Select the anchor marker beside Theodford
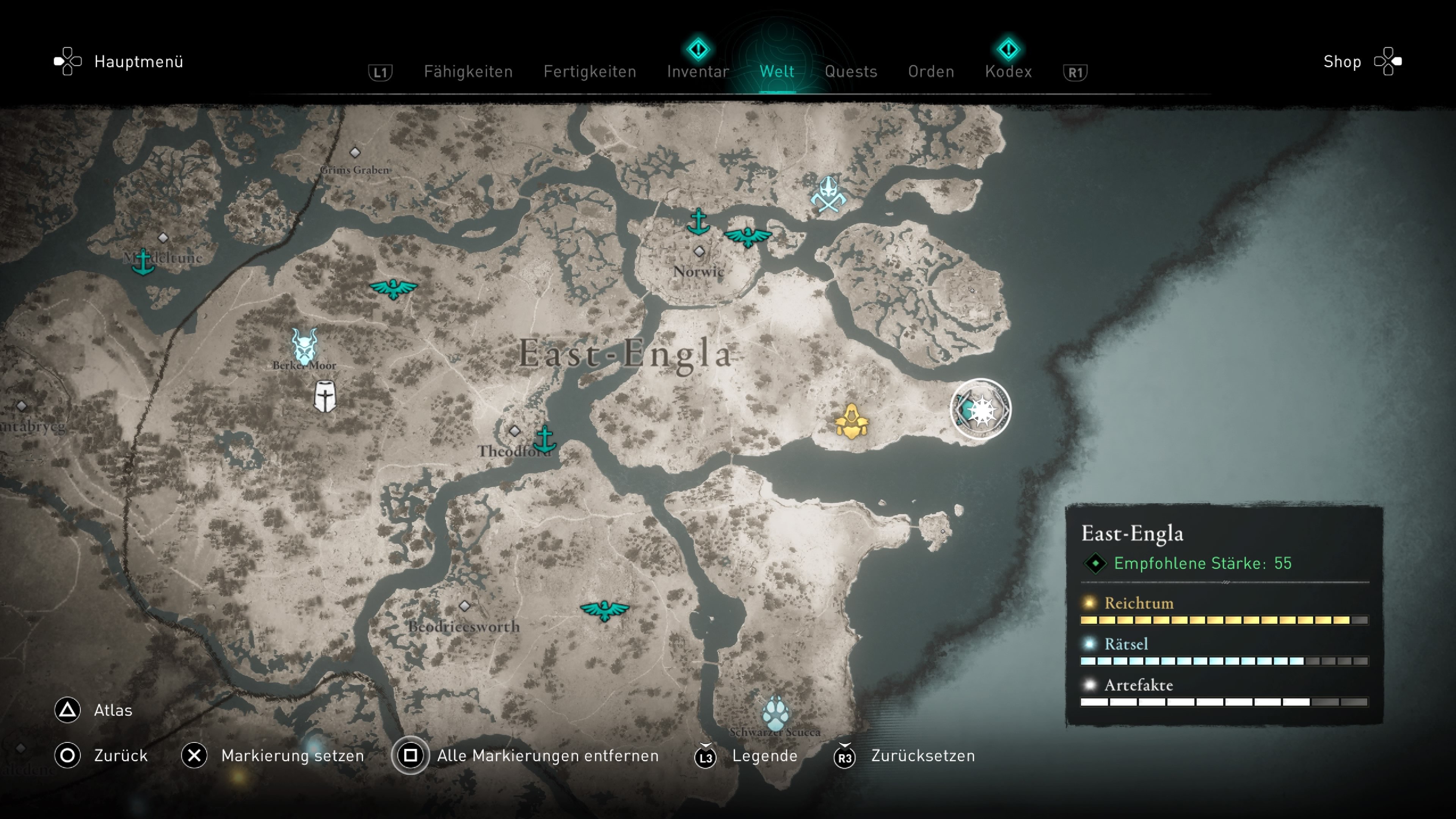 [x=545, y=439]
